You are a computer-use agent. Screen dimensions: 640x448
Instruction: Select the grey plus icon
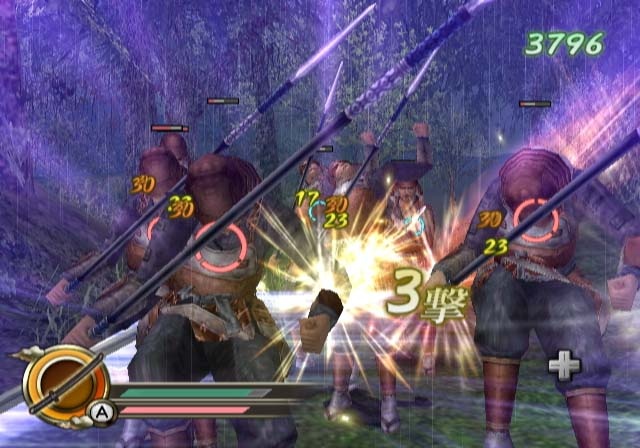564,366
